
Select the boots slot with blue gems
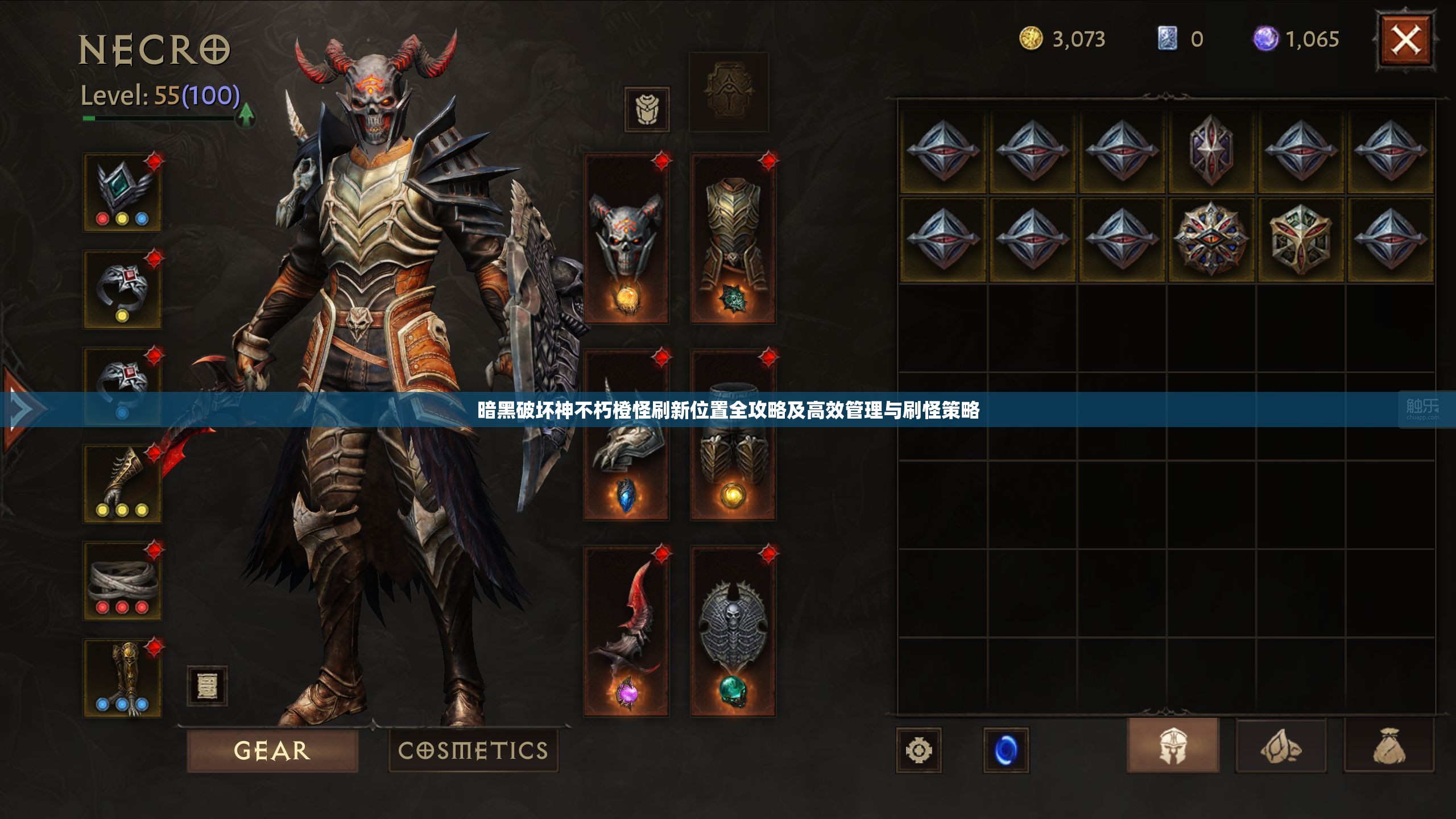[x=122, y=678]
